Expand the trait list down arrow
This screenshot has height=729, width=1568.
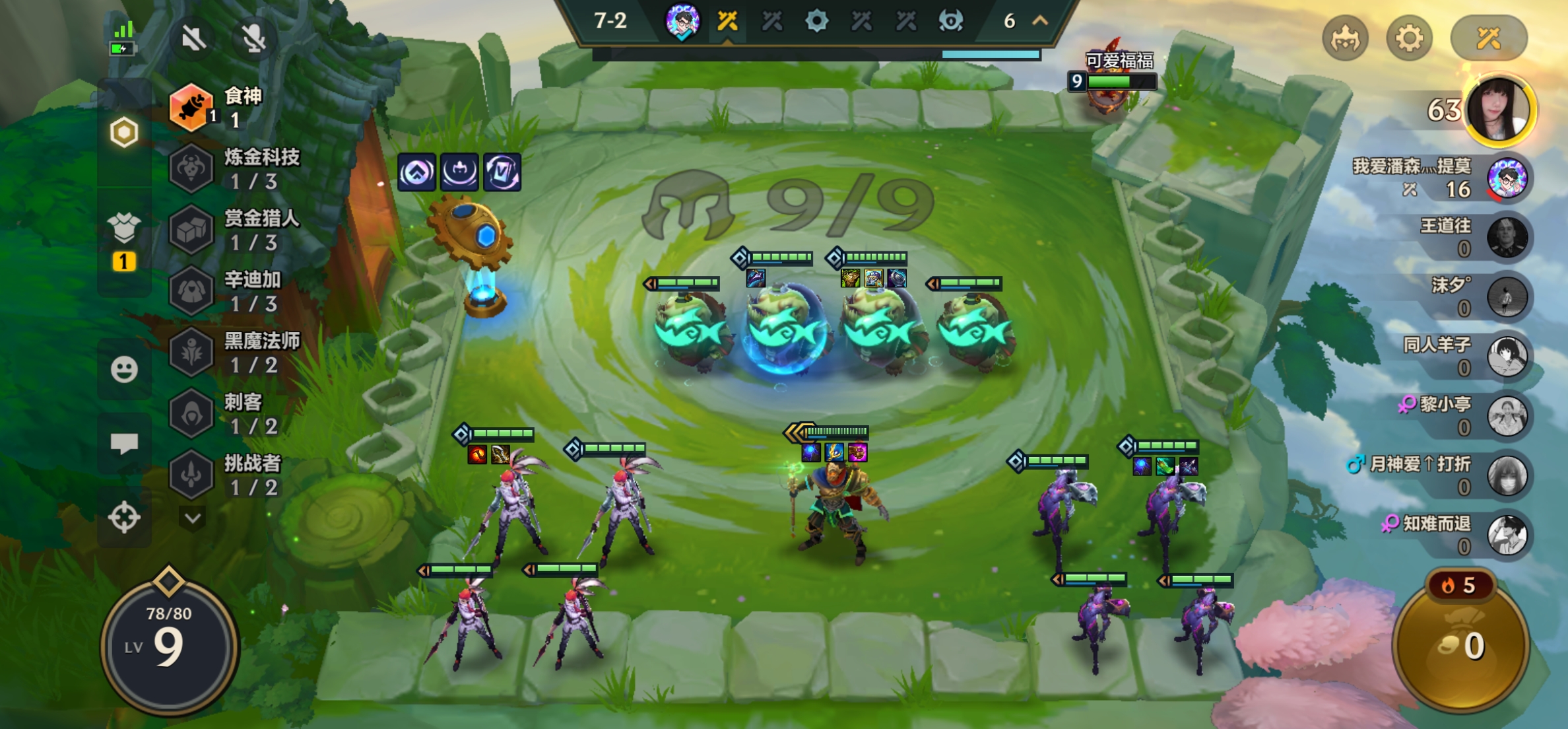tap(193, 518)
